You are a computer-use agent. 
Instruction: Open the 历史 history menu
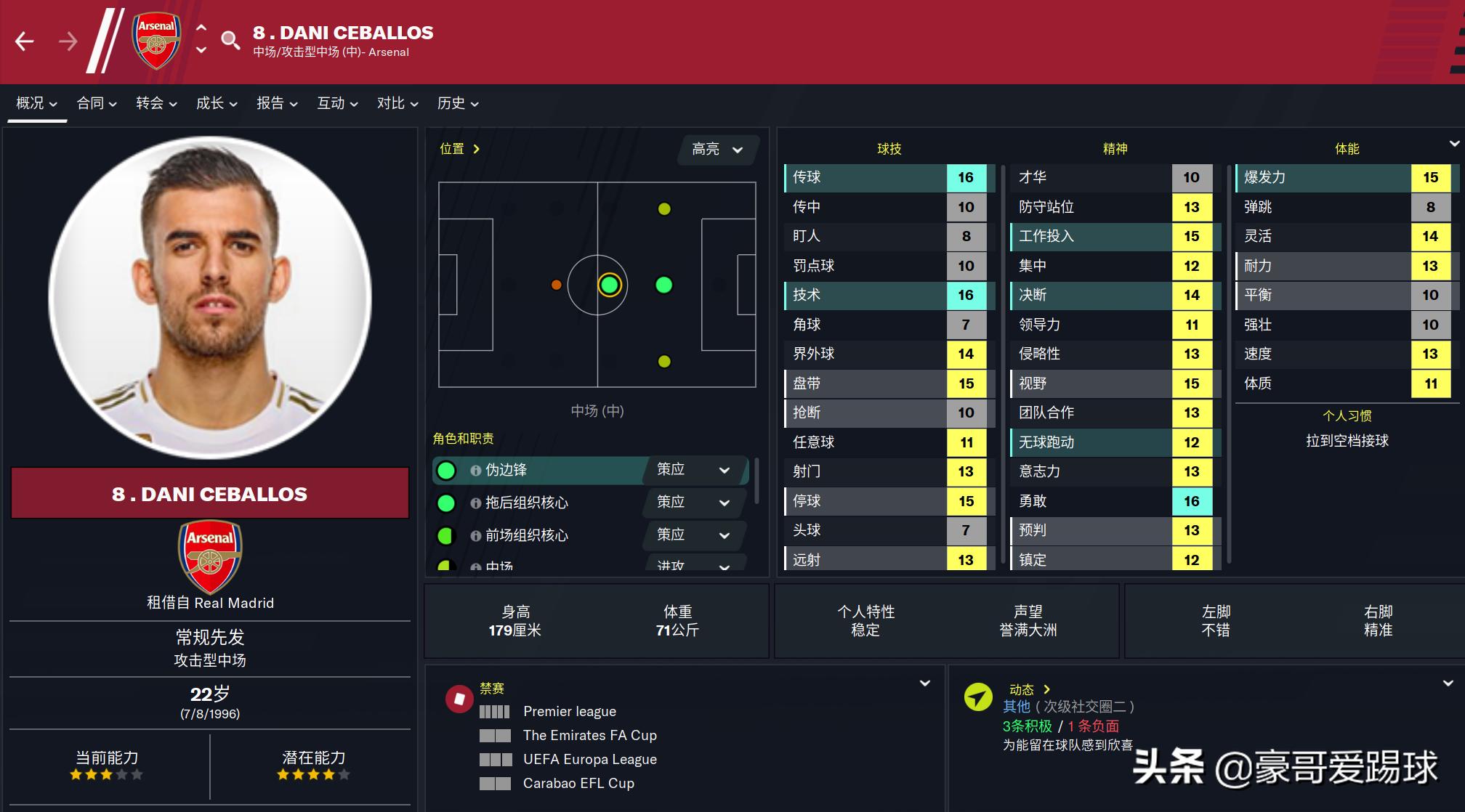tap(458, 103)
